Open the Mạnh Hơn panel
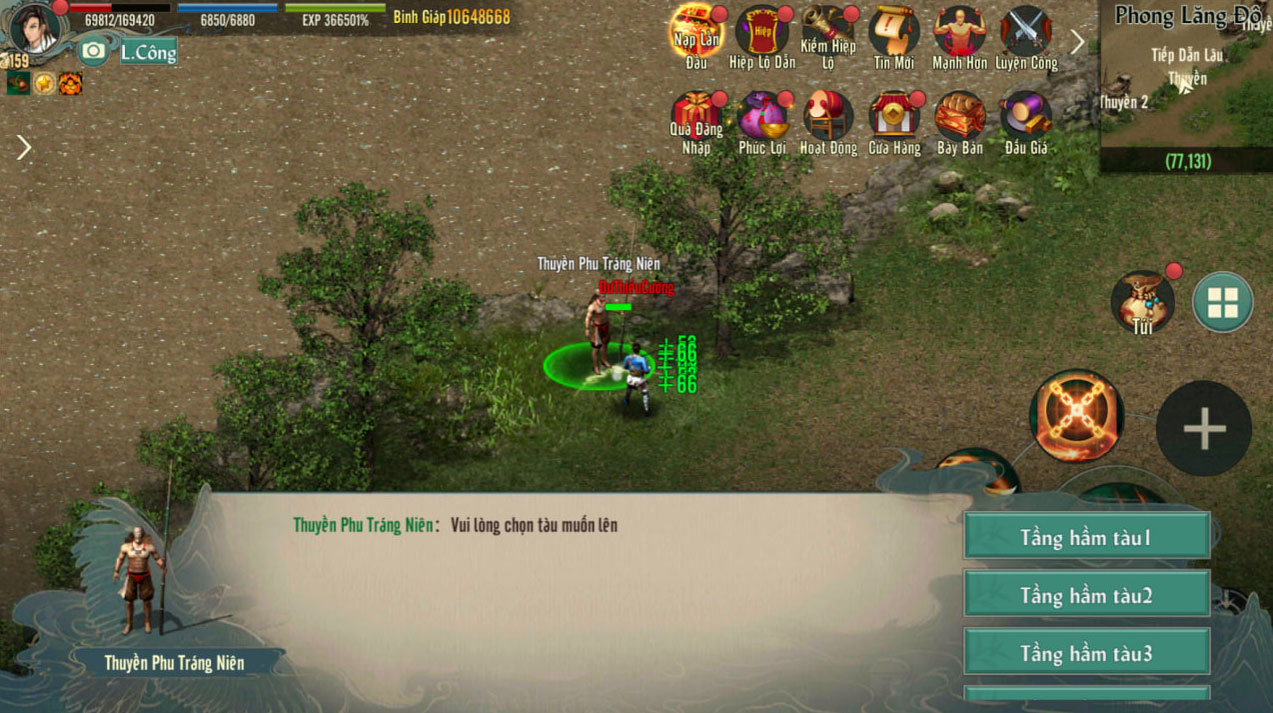Image resolution: width=1273 pixels, height=713 pixels. 960,32
